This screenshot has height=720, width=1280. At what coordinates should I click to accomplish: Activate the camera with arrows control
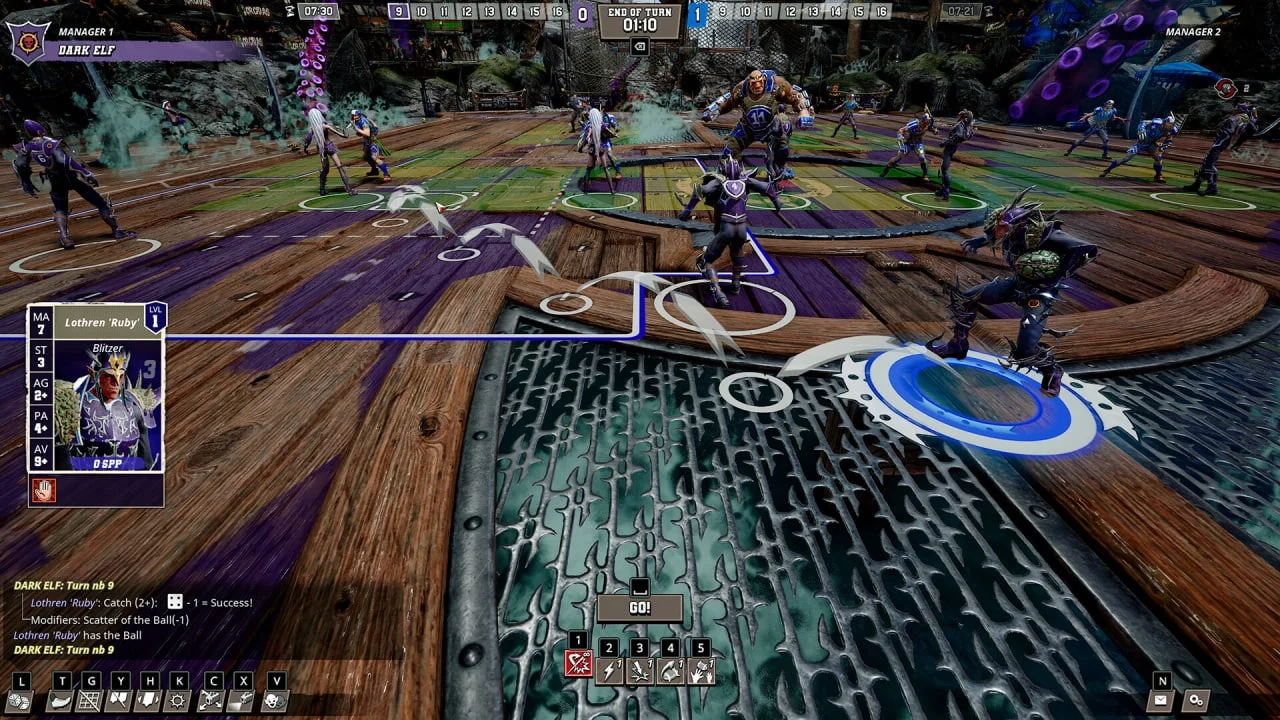pos(211,701)
